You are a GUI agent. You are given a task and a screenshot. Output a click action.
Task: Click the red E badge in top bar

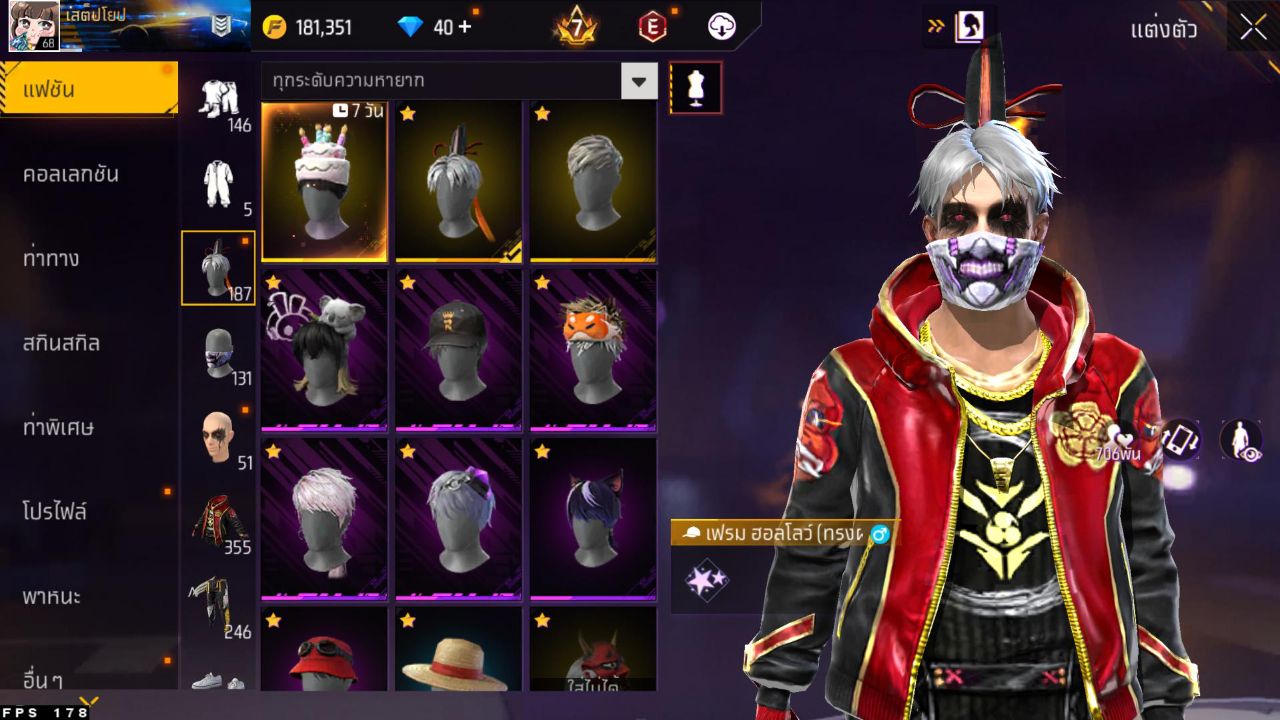(651, 27)
